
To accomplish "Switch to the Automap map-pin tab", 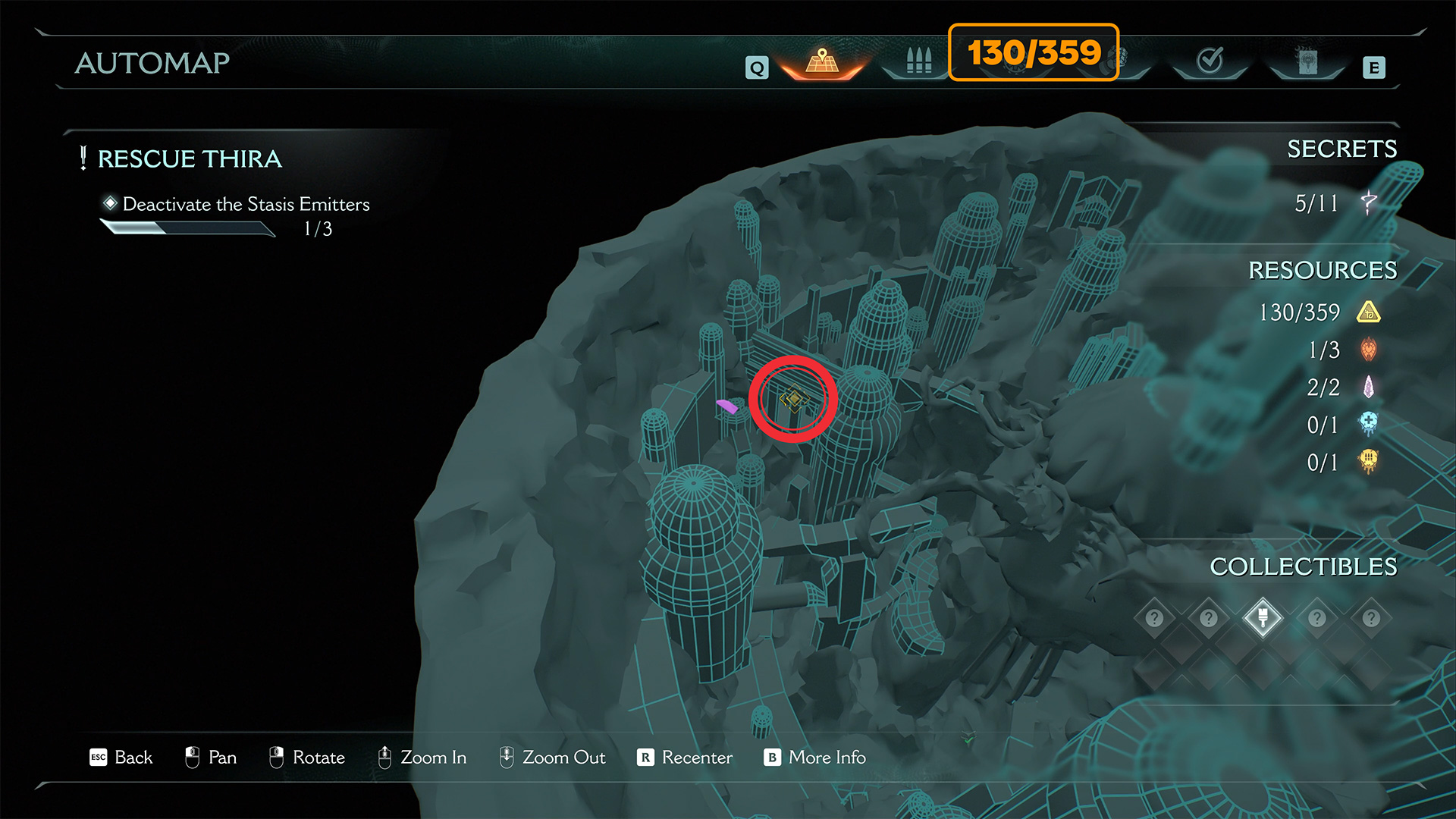I will click(x=822, y=61).
